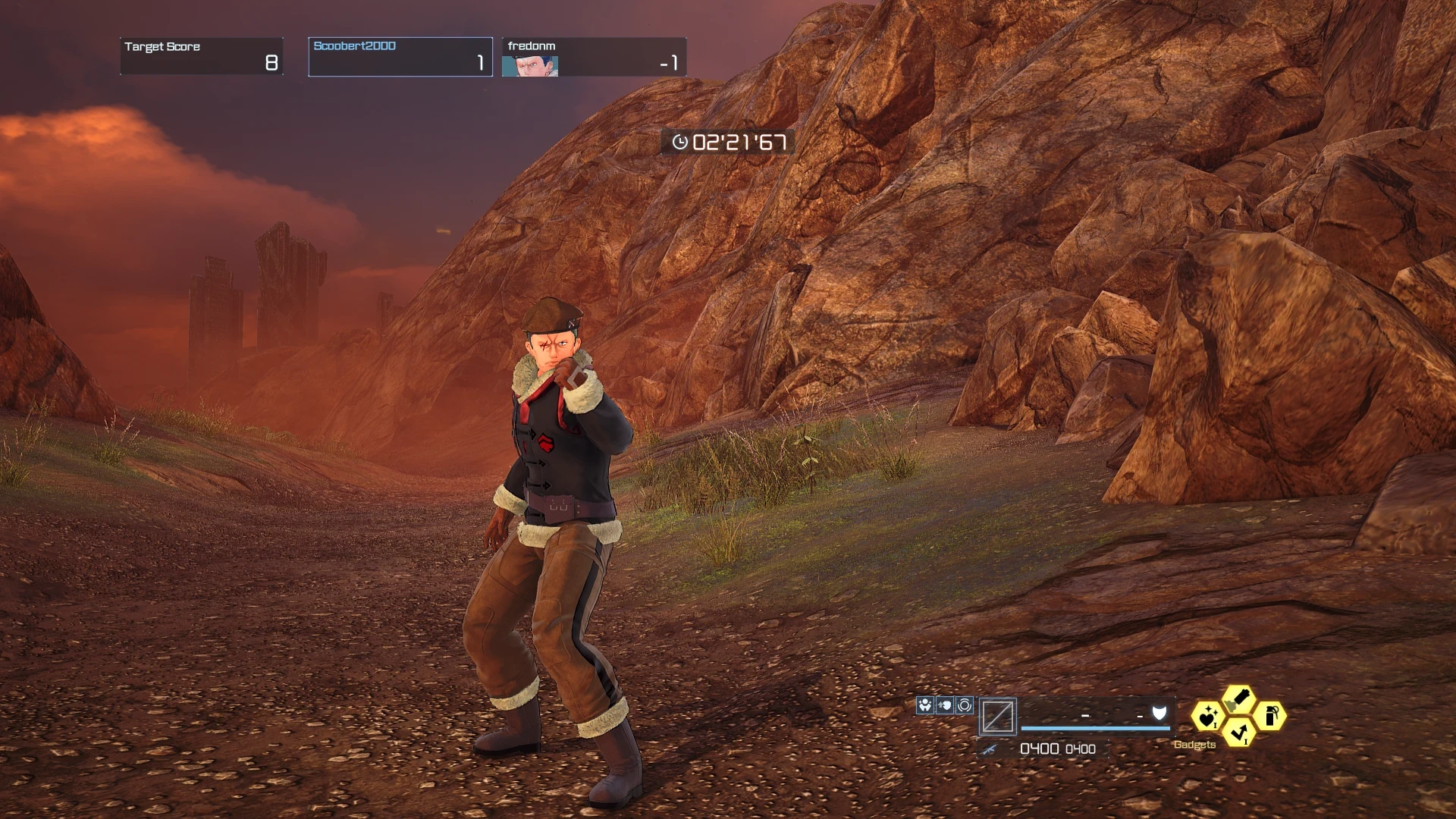Select the Scoobert2000 player panel
Screen dimensions: 1456x819
400,57
